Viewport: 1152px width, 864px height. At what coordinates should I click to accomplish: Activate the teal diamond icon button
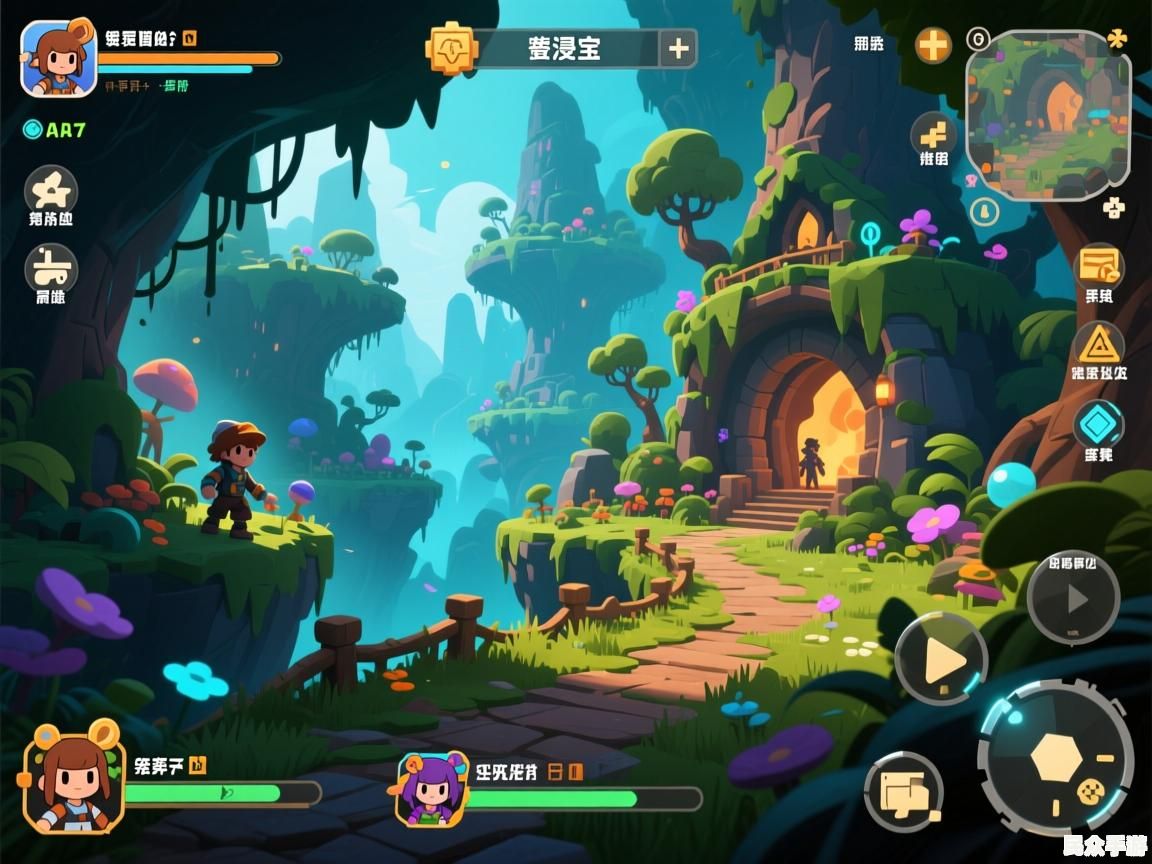tap(1099, 425)
